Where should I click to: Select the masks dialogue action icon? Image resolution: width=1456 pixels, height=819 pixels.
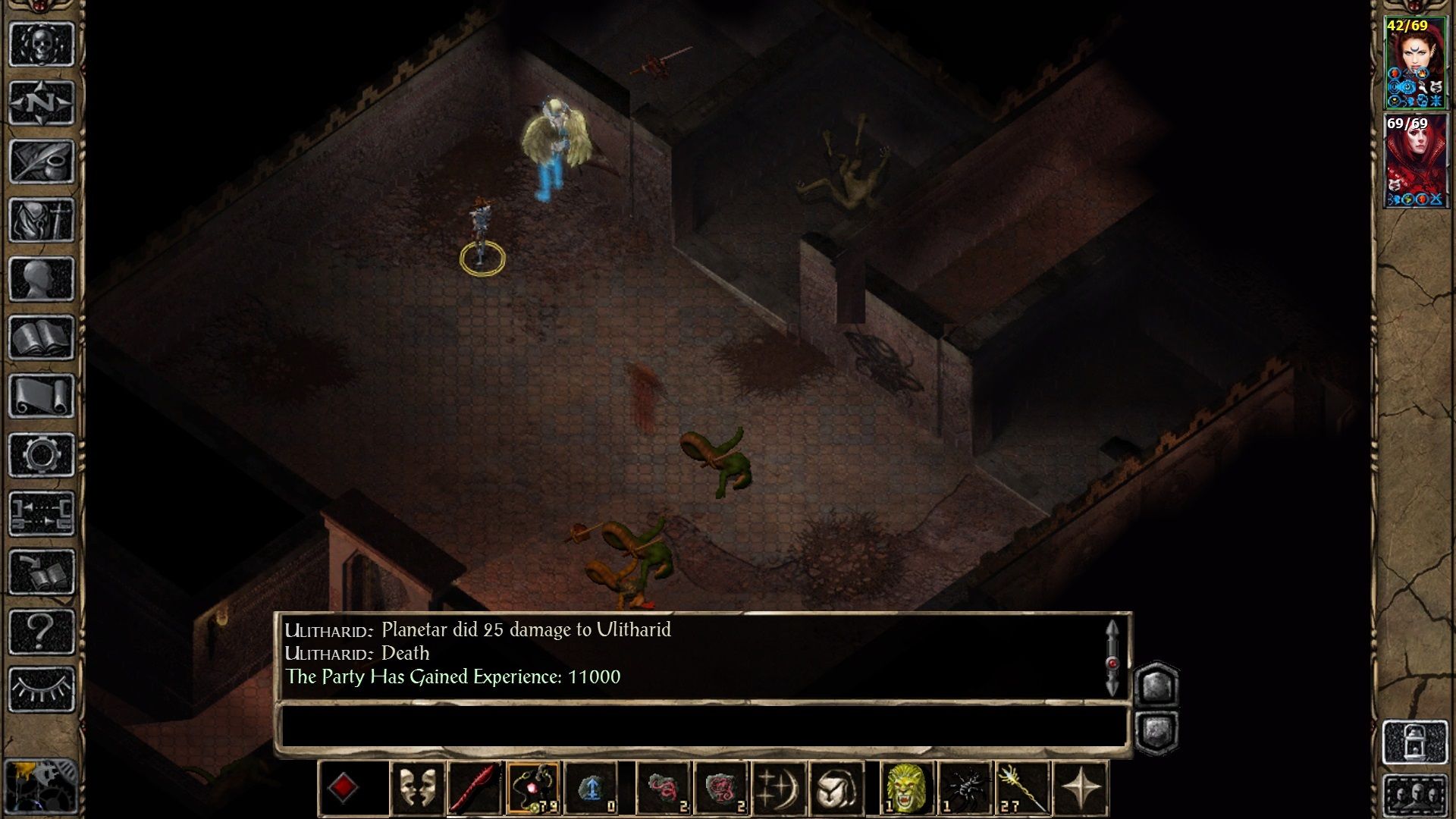pos(417,789)
